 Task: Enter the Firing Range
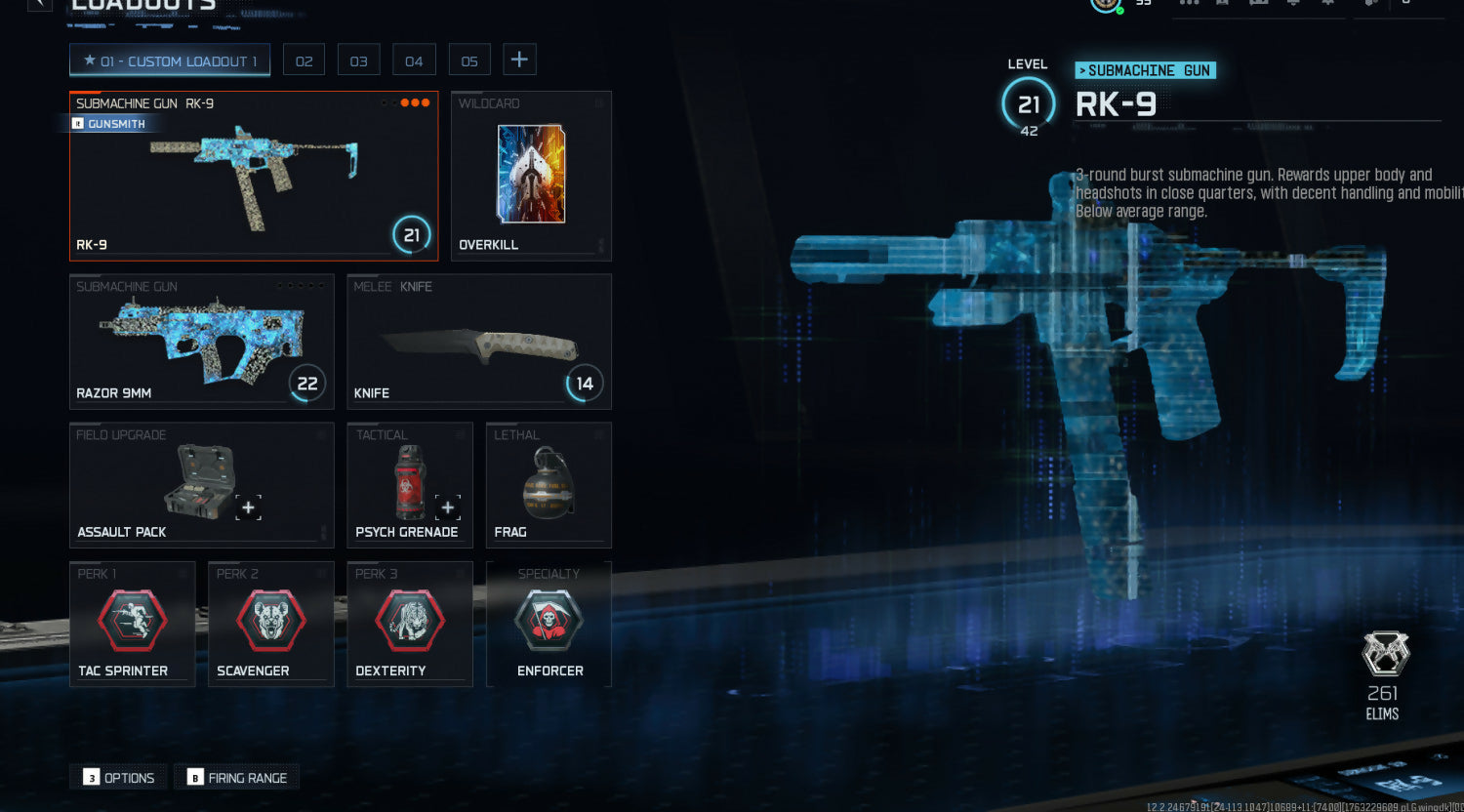pos(237,778)
